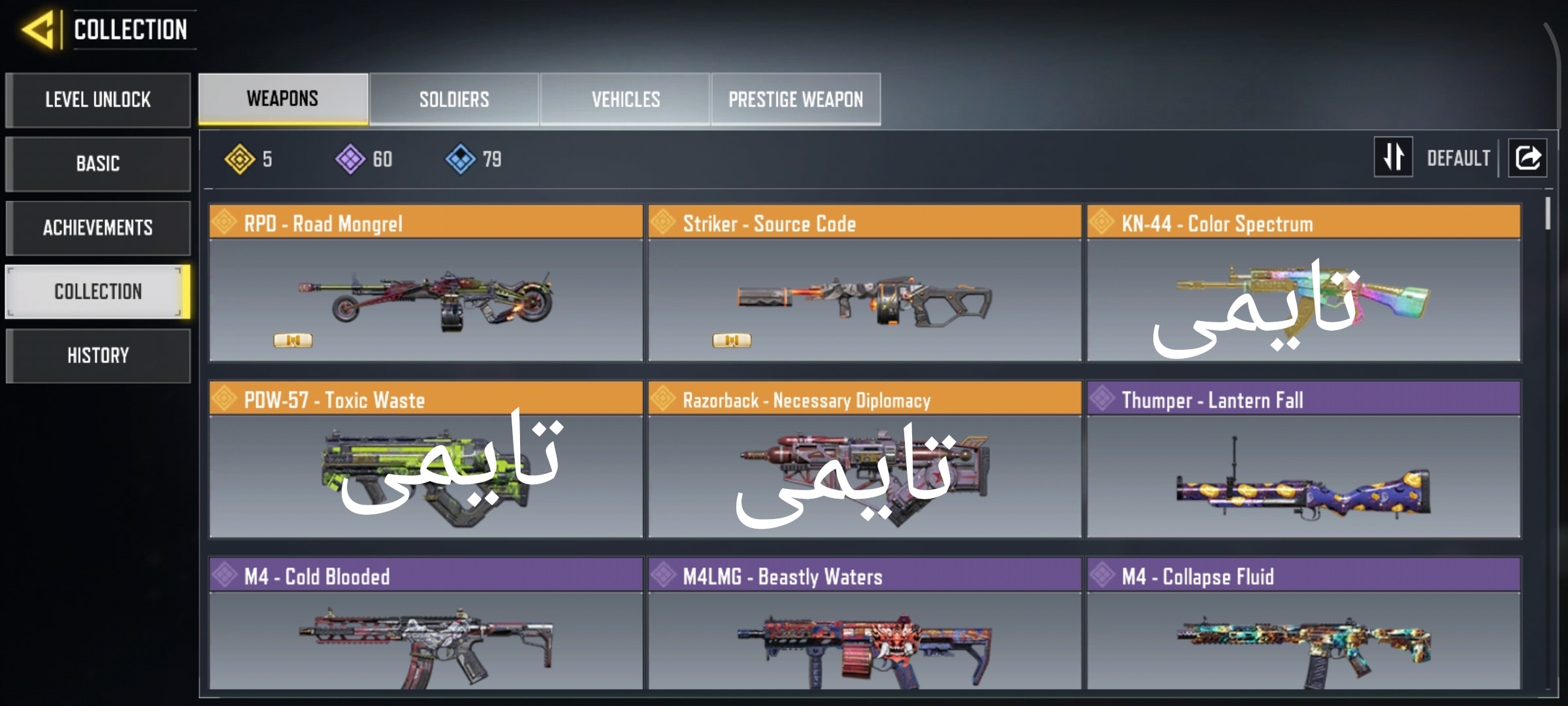
Task: Open the KN-44 - Color Spectrum card
Action: pos(1303,284)
